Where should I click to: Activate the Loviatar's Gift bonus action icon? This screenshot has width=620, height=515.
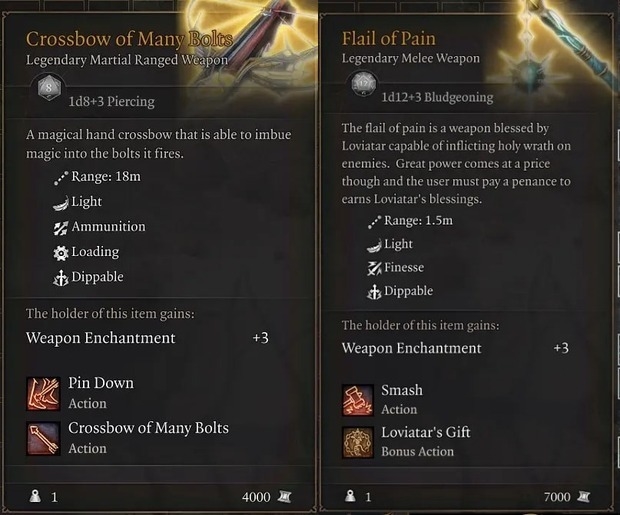coord(358,441)
